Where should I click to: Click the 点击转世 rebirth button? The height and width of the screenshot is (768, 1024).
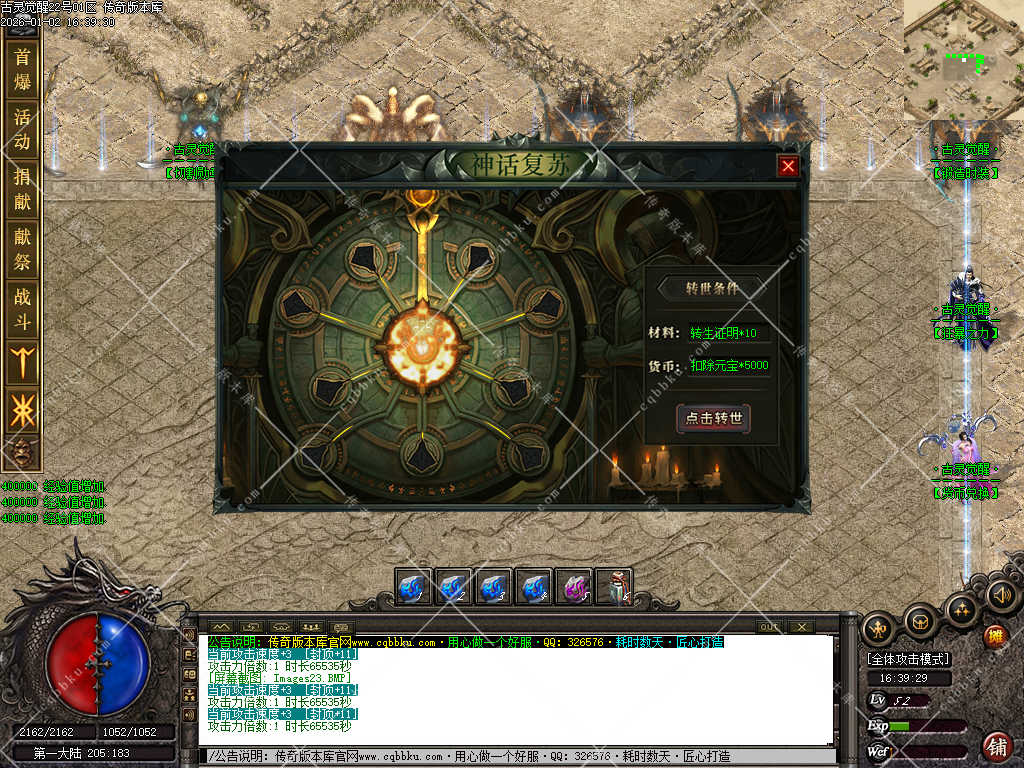[714, 418]
